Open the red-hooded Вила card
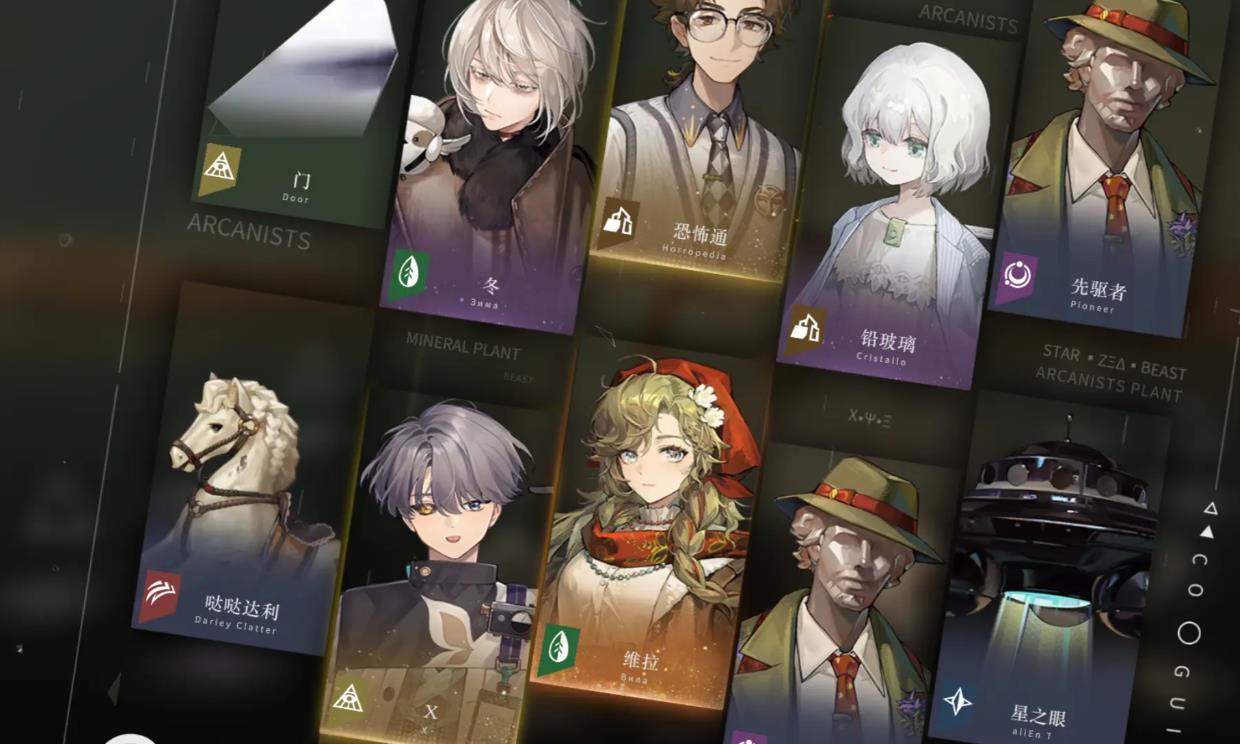This screenshot has height=744, width=1240. coord(650,530)
